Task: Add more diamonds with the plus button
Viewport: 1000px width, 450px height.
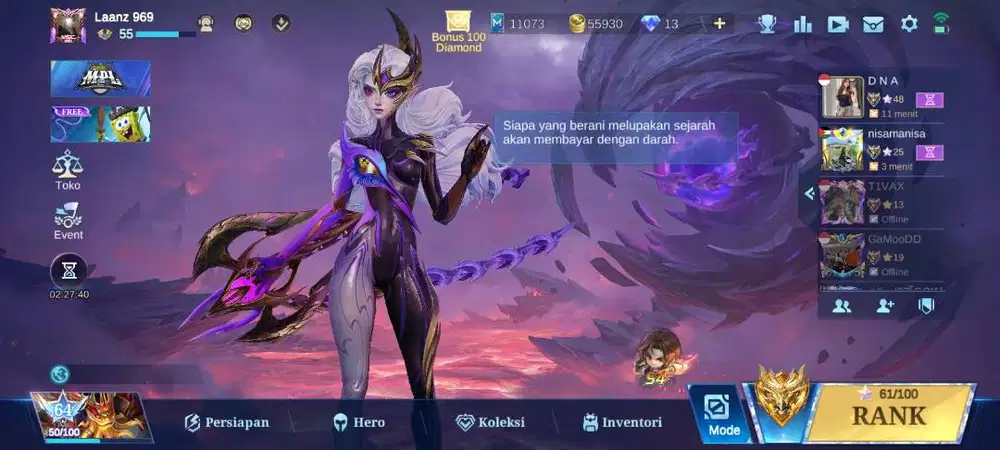Action: 719,23
